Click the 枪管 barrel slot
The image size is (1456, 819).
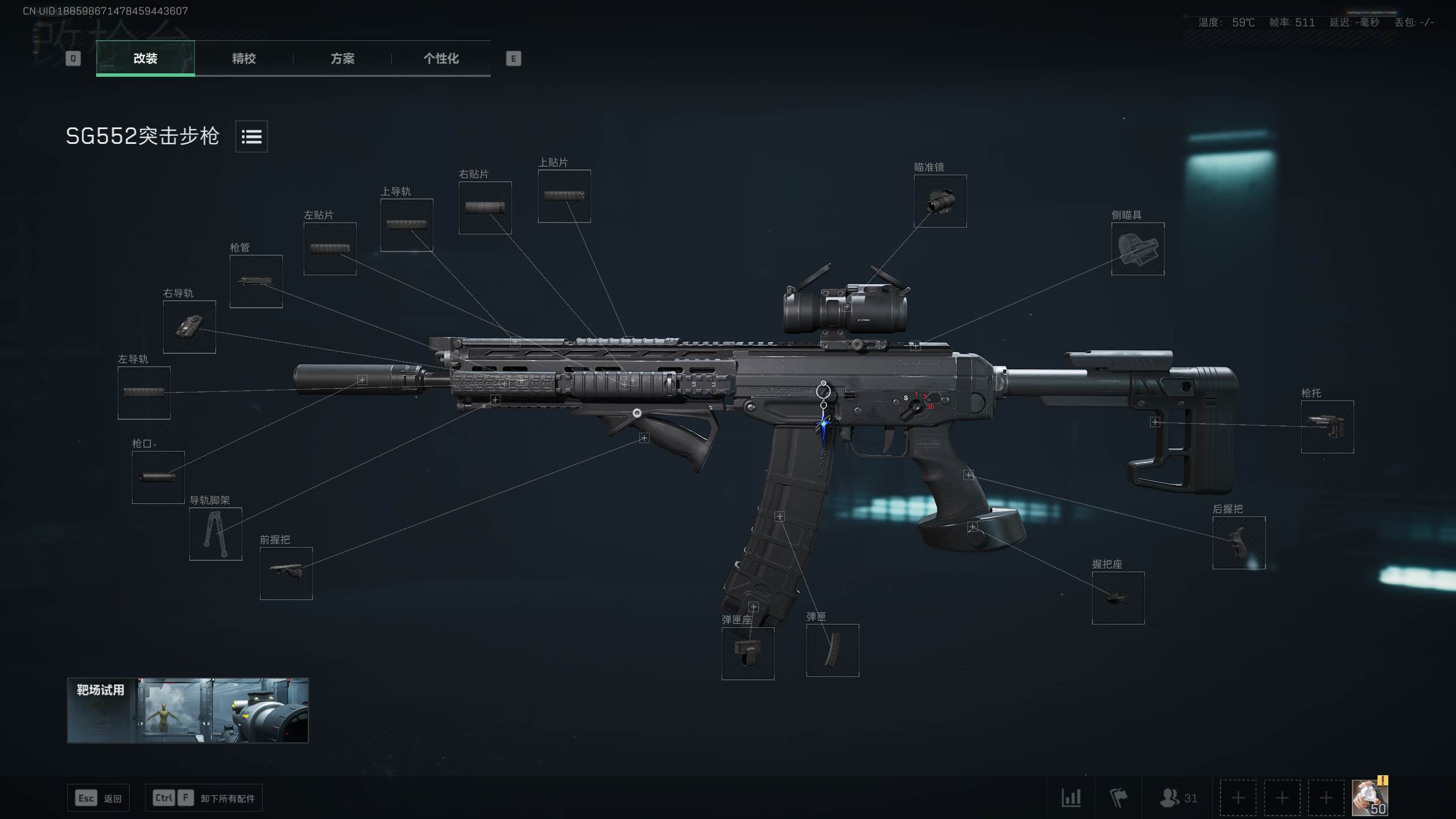click(255, 281)
